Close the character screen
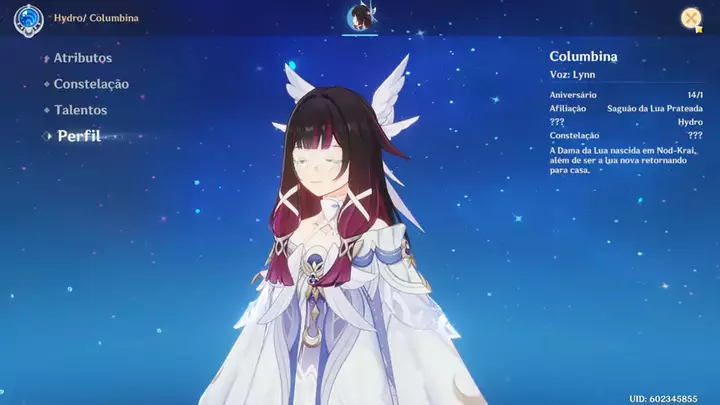720x405 pixels. 690,18
